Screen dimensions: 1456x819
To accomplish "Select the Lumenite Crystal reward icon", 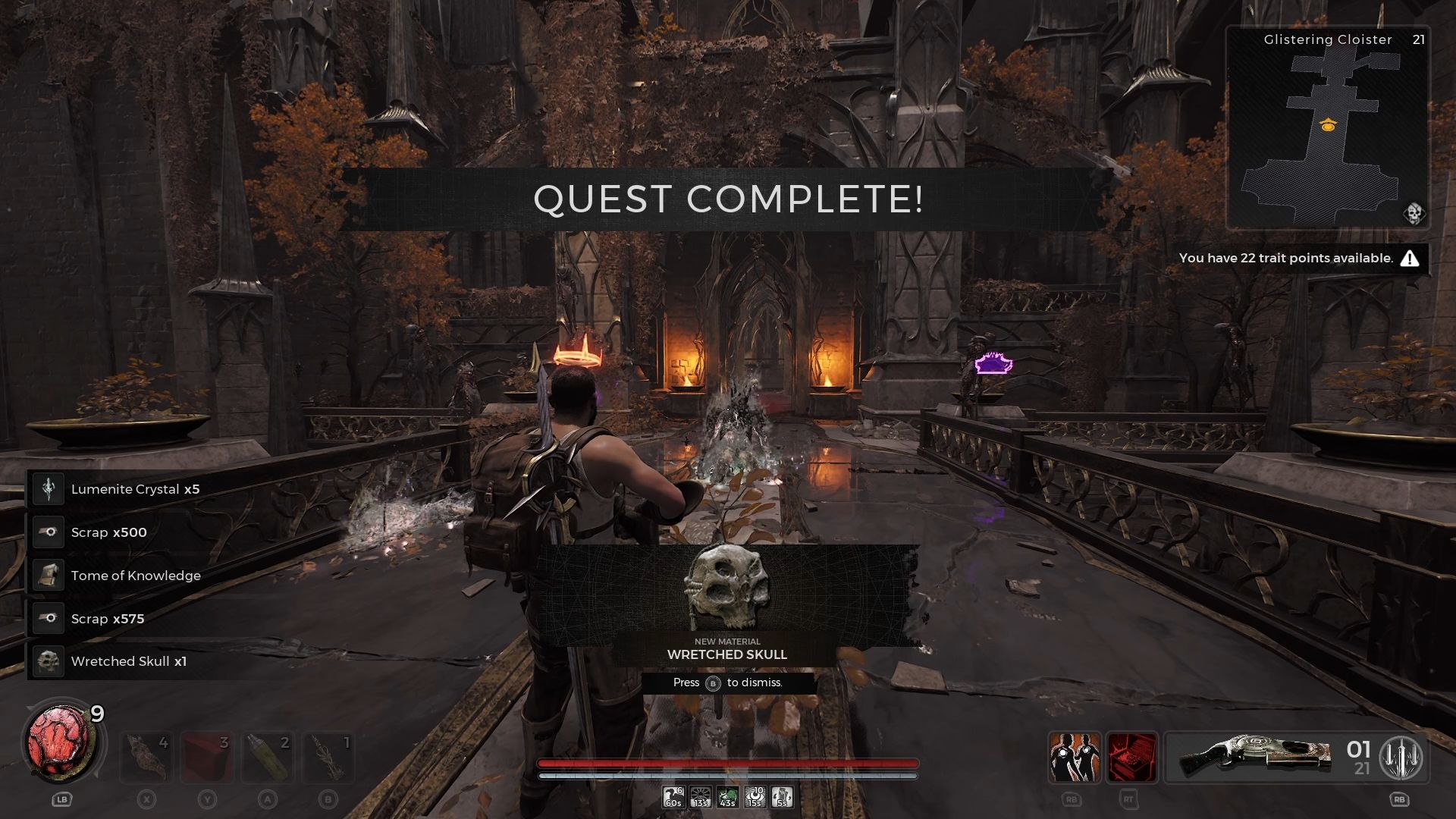I will pos(48,489).
